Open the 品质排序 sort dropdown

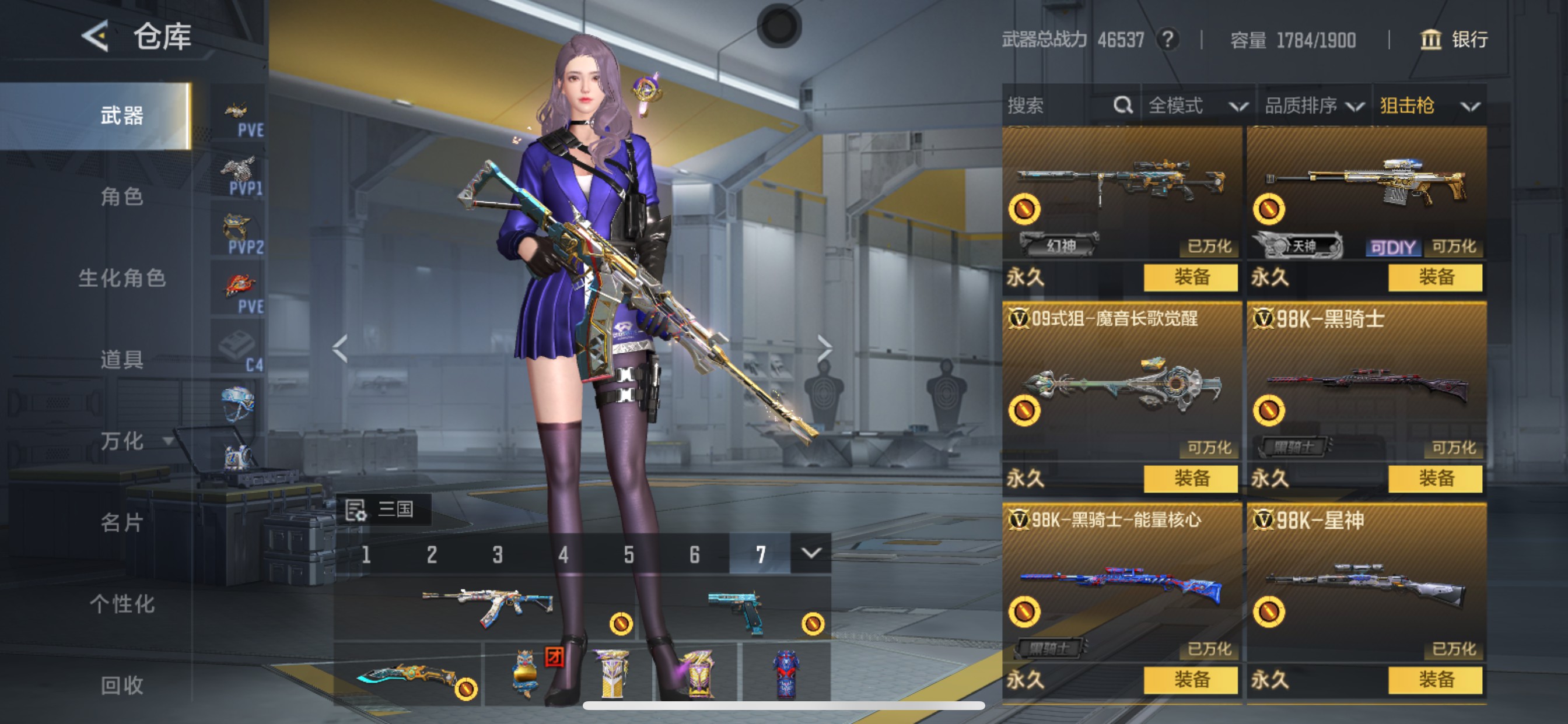coord(1314,106)
